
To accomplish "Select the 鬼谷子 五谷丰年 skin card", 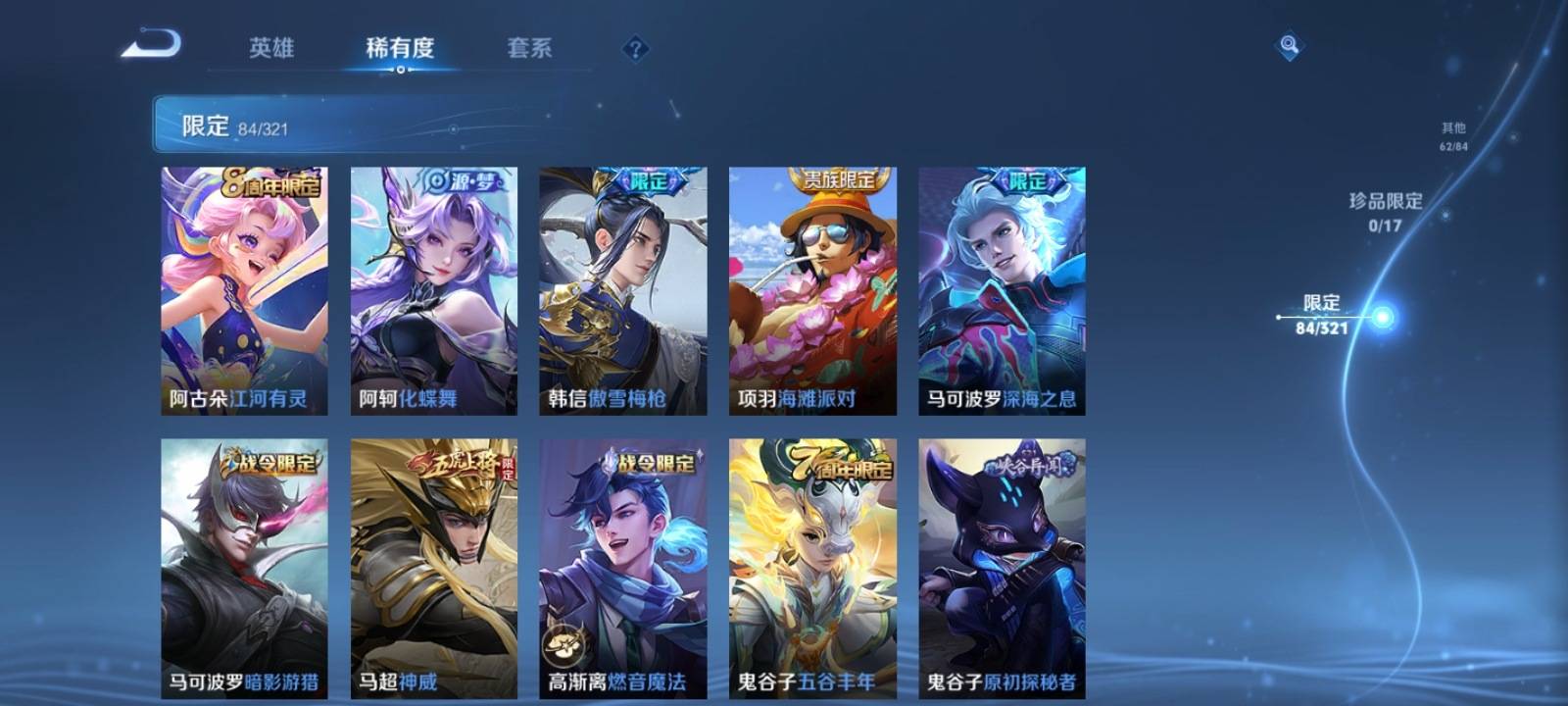I will pos(812,569).
